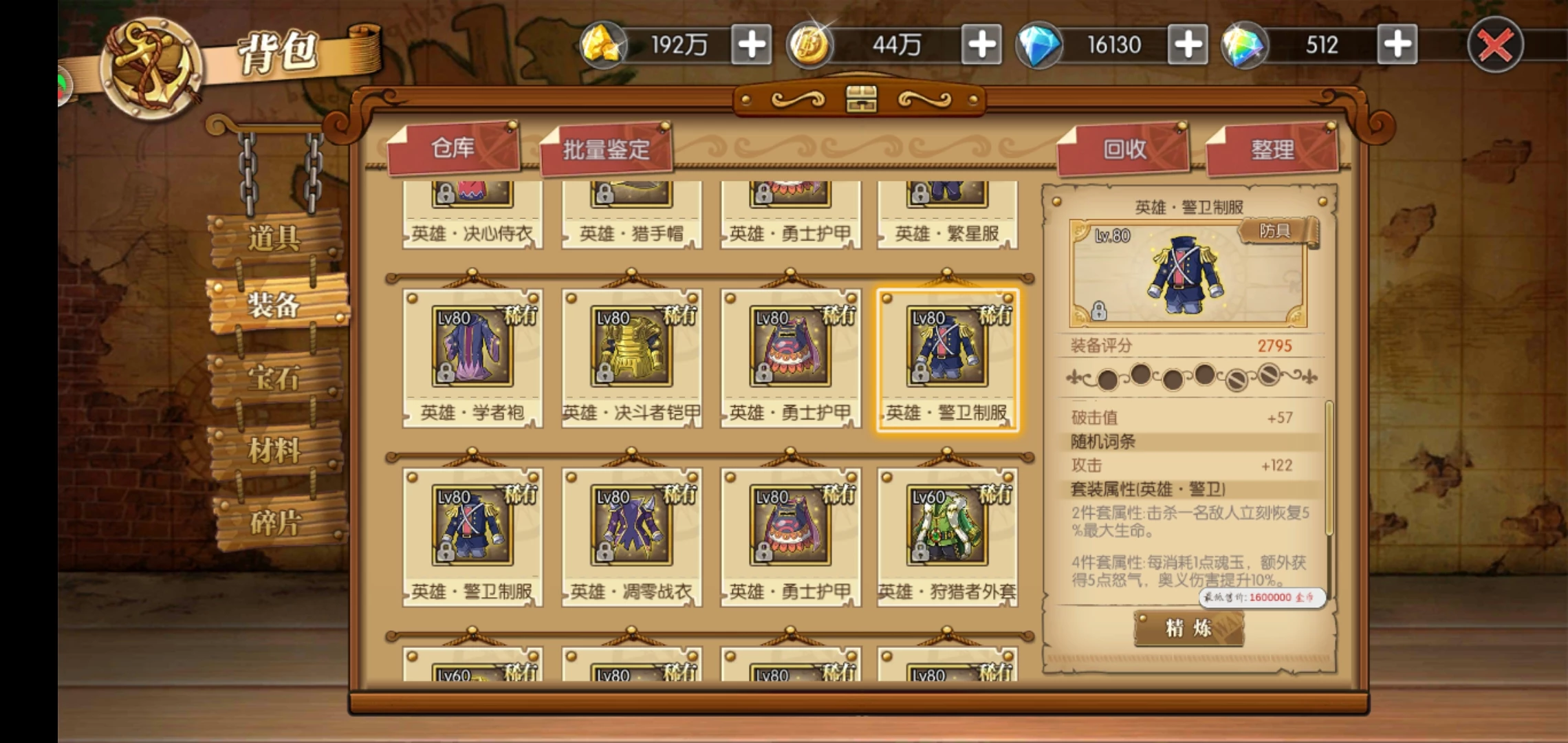The image size is (1568, 743).
Task: Show the 材料 materials tab
Action: click(274, 451)
